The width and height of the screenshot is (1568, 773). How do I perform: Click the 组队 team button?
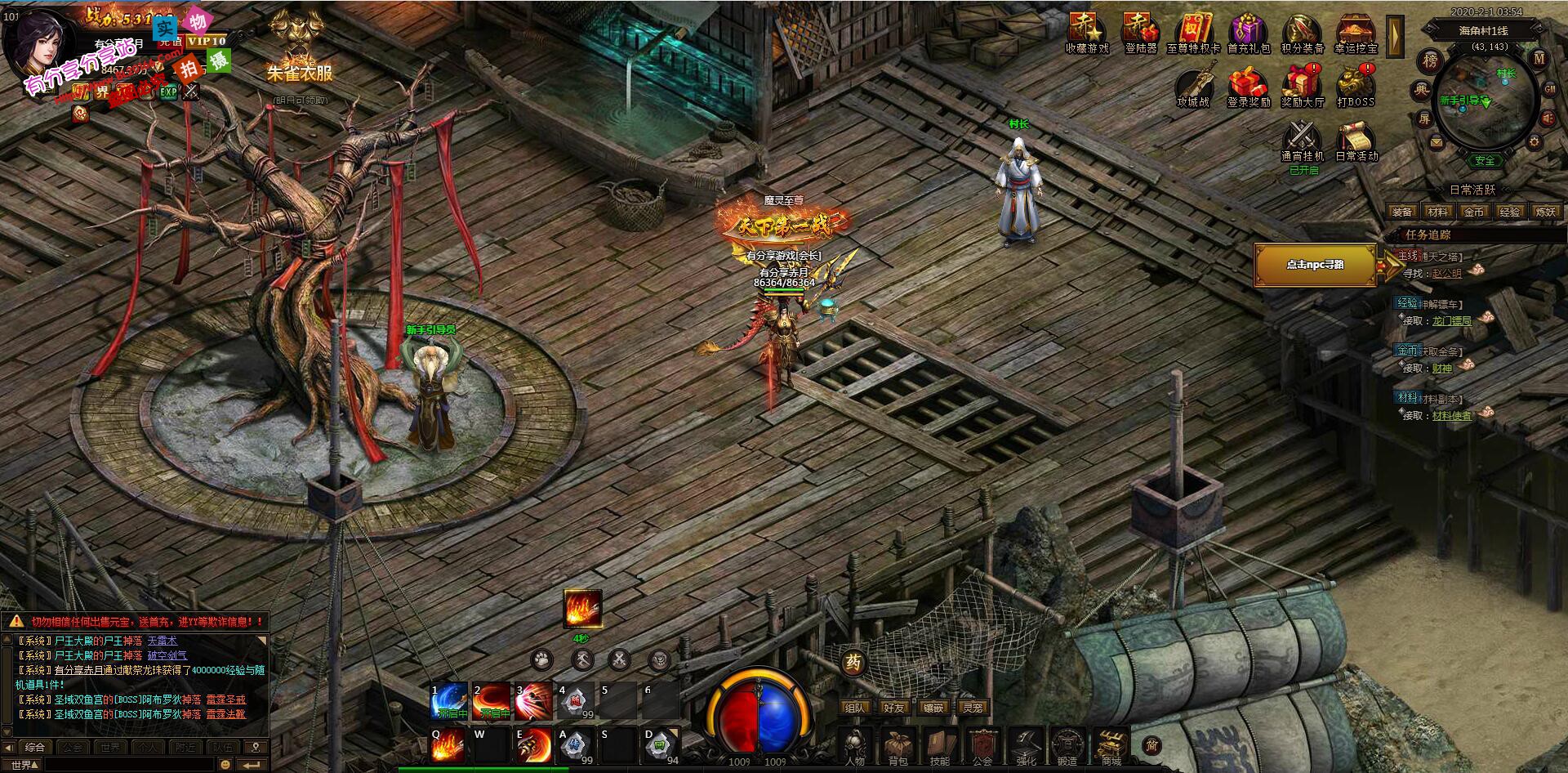pos(854,708)
